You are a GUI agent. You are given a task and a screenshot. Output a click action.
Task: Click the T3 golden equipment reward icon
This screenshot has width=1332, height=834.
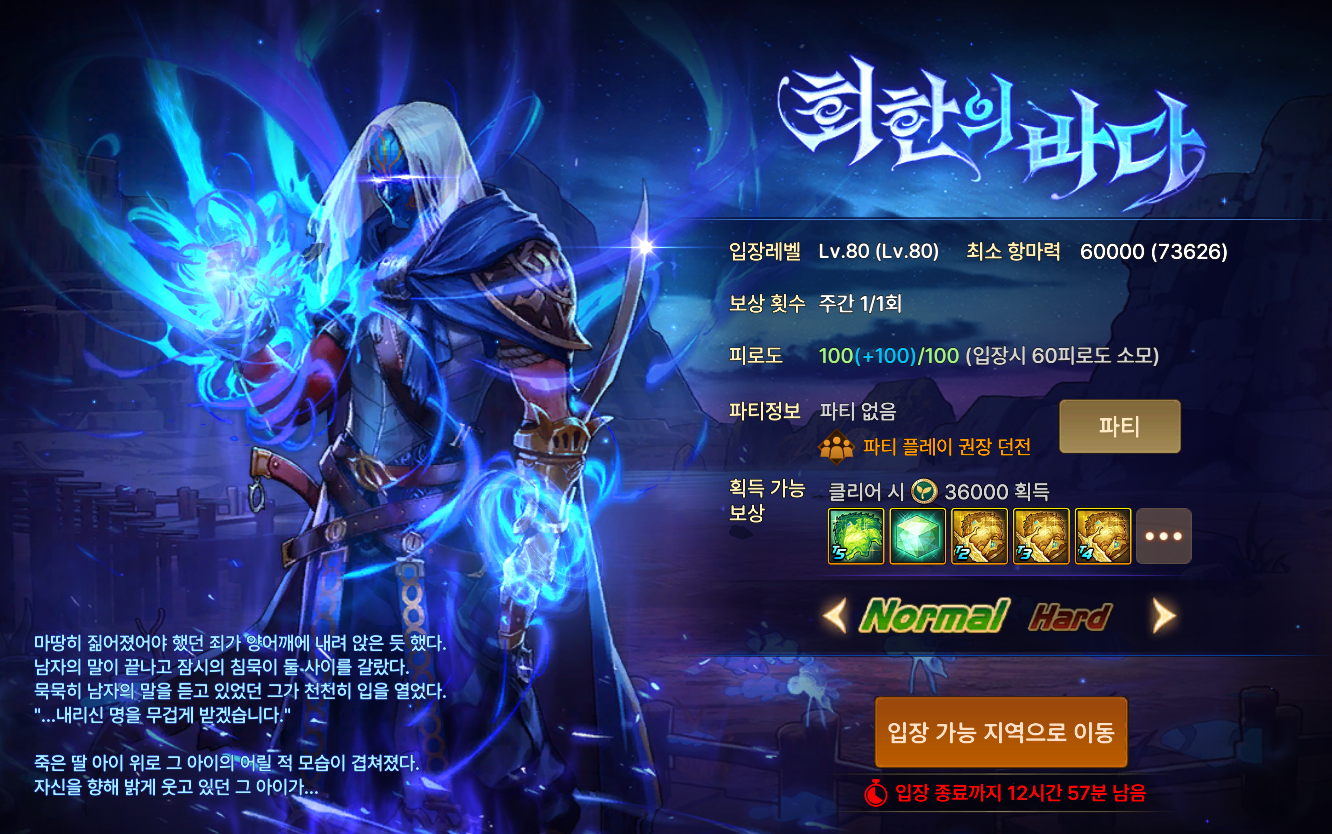(x=1041, y=536)
